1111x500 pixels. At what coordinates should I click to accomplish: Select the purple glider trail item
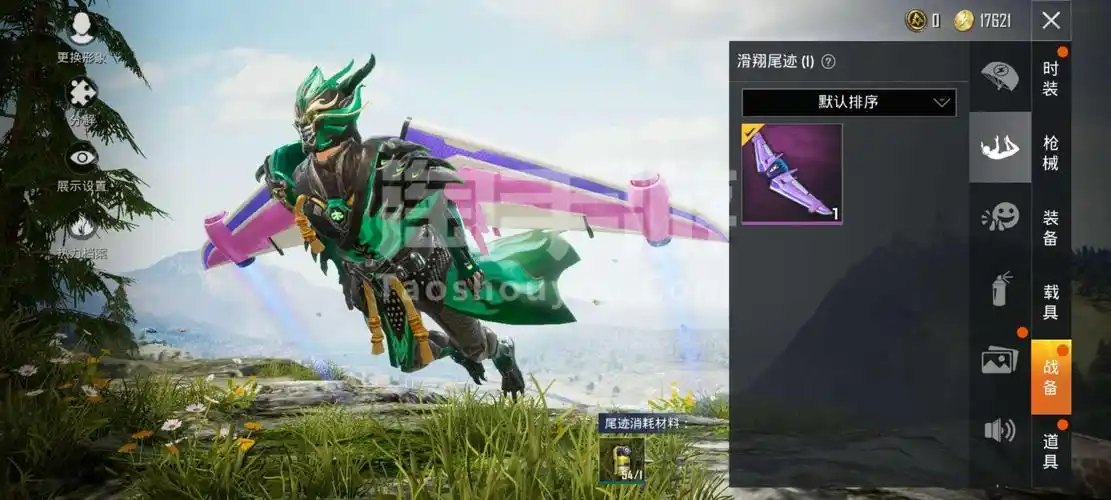click(x=792, y=174)
